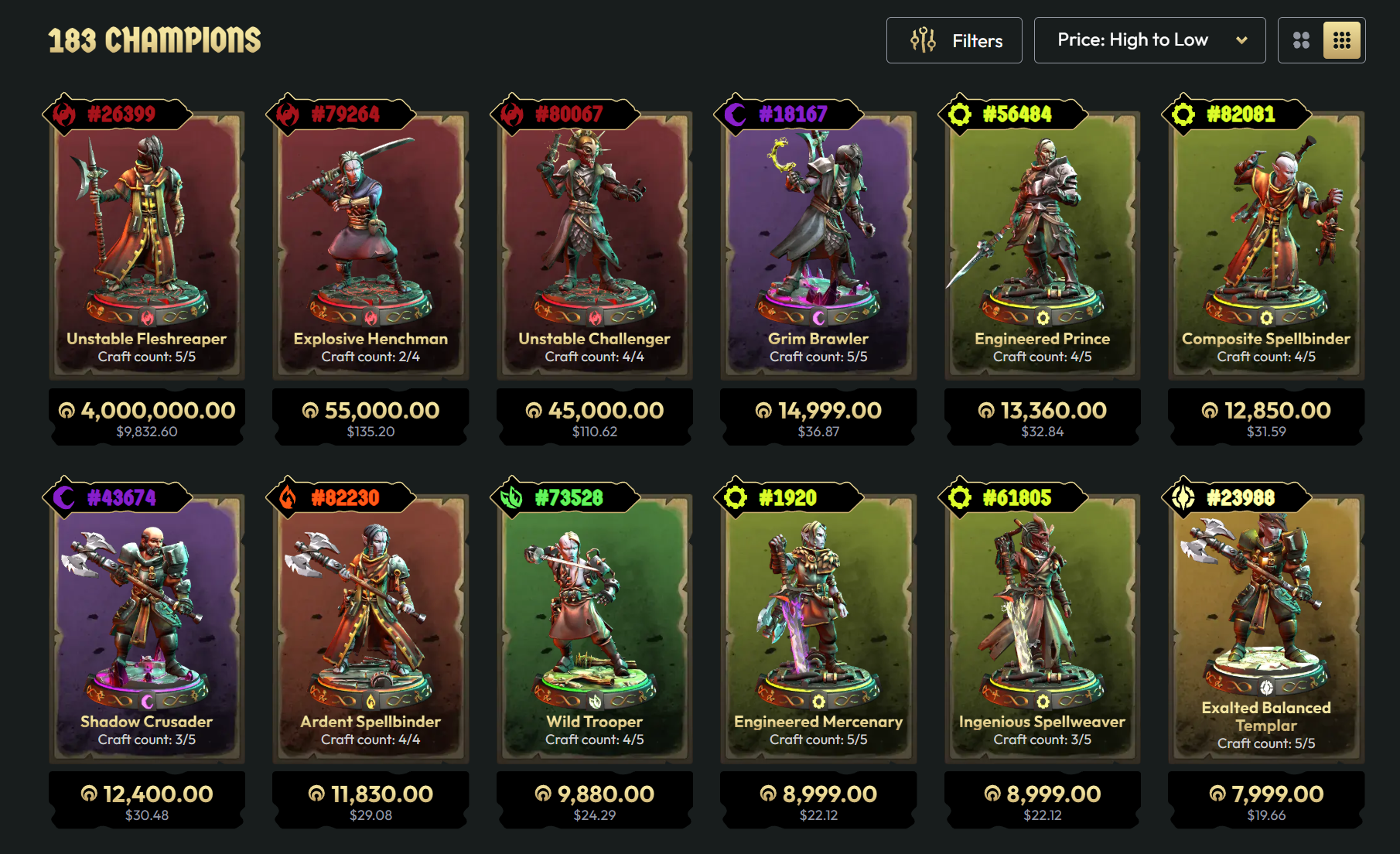Choose the Explosive Henchman card
Screen dimensions: 1400x854
[x=370, y=240]
